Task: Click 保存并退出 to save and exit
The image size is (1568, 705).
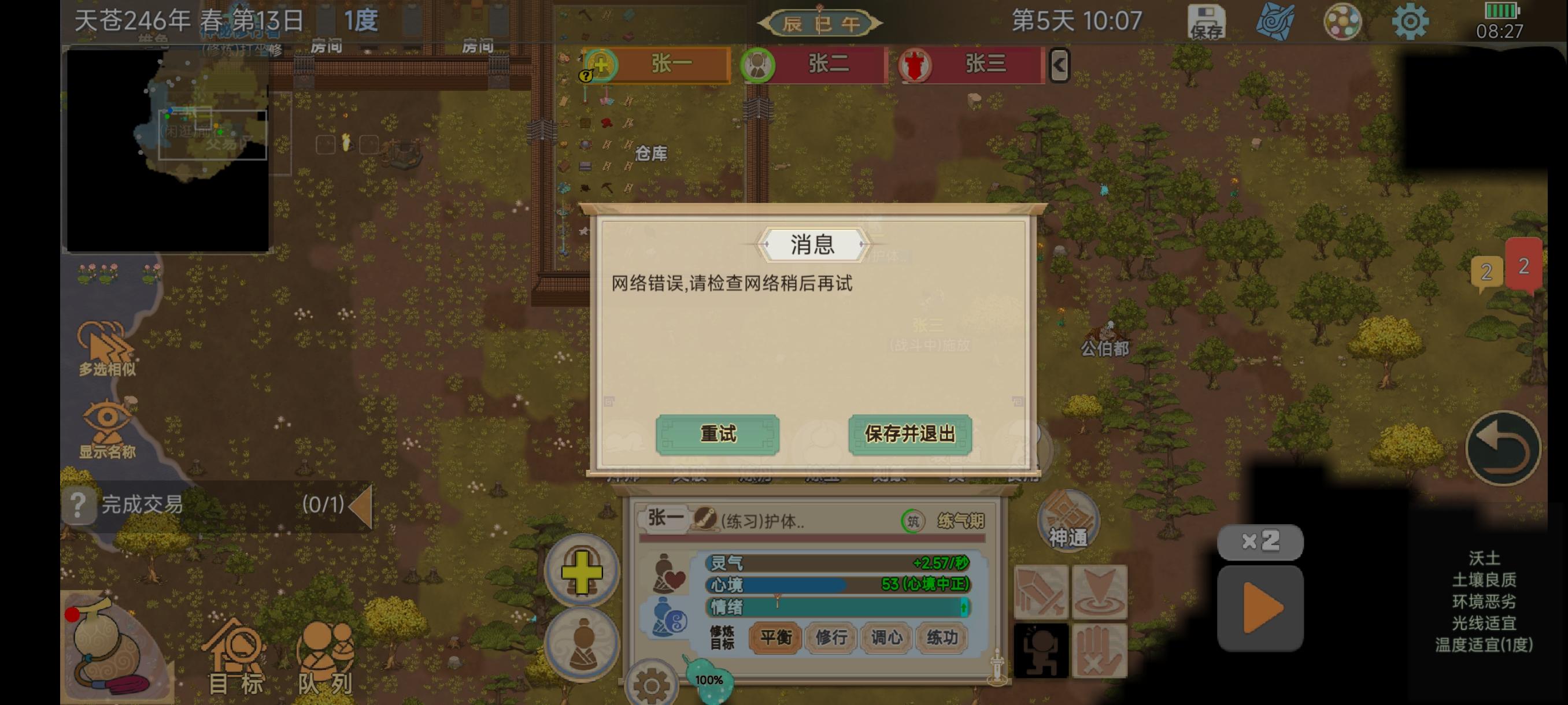Action: pyautogui.click(x=909, y=435)
